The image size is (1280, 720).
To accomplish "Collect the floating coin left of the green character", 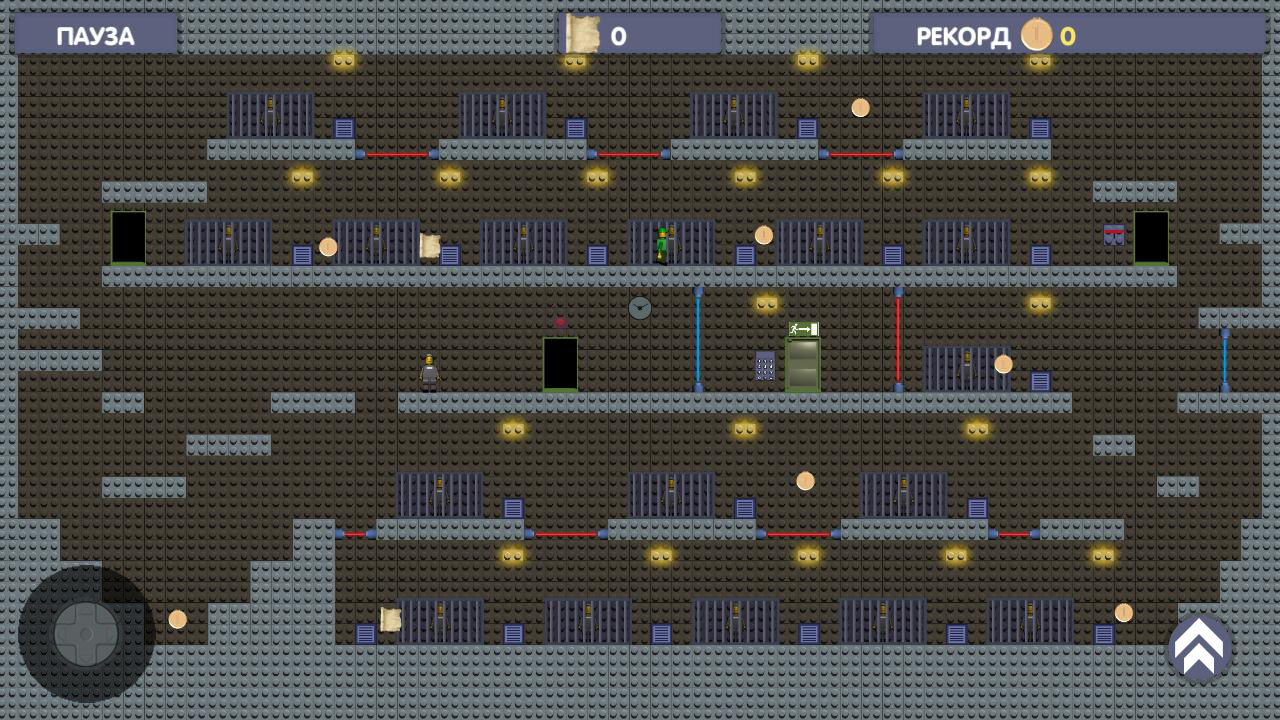I will click(329, 245).
